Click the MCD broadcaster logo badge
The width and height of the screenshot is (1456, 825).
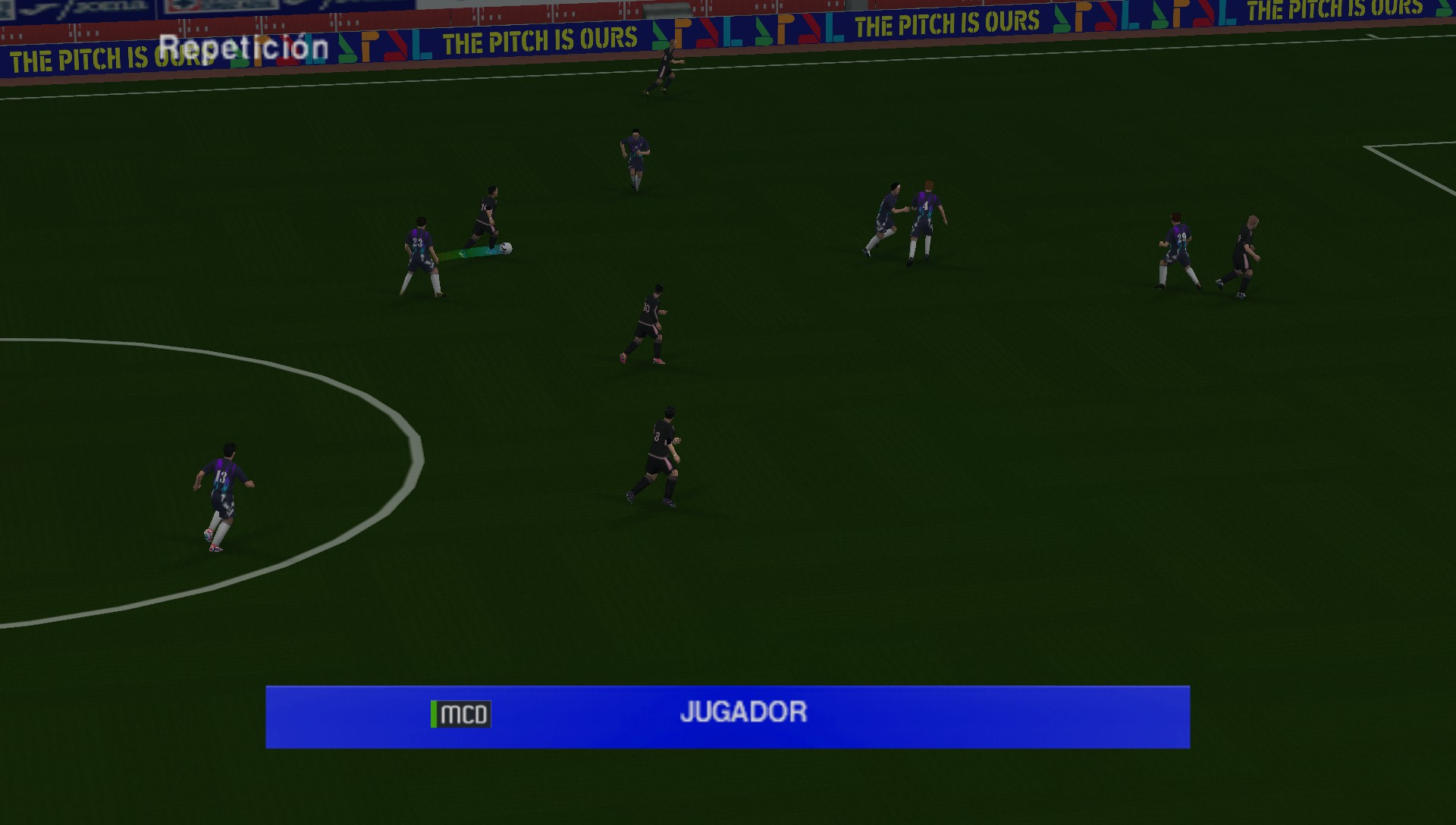(x=463, y=713)
